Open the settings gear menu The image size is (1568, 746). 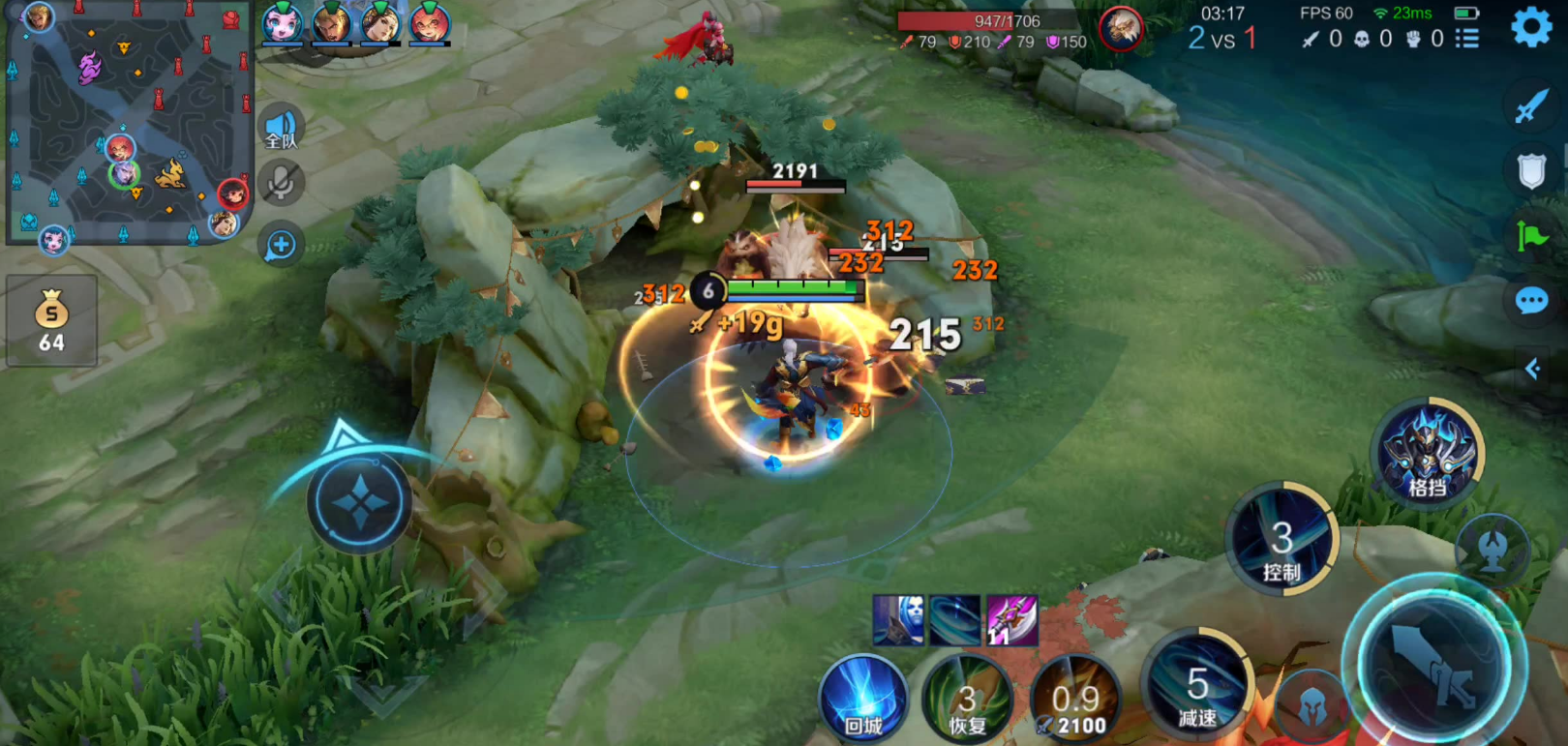pos(1530,27)
